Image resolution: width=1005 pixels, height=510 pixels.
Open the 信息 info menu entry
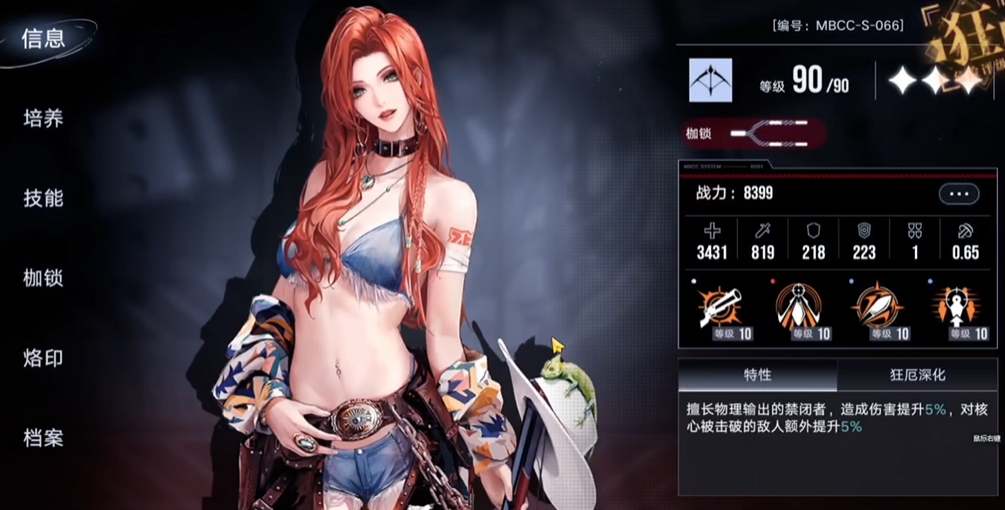[44, 39]
